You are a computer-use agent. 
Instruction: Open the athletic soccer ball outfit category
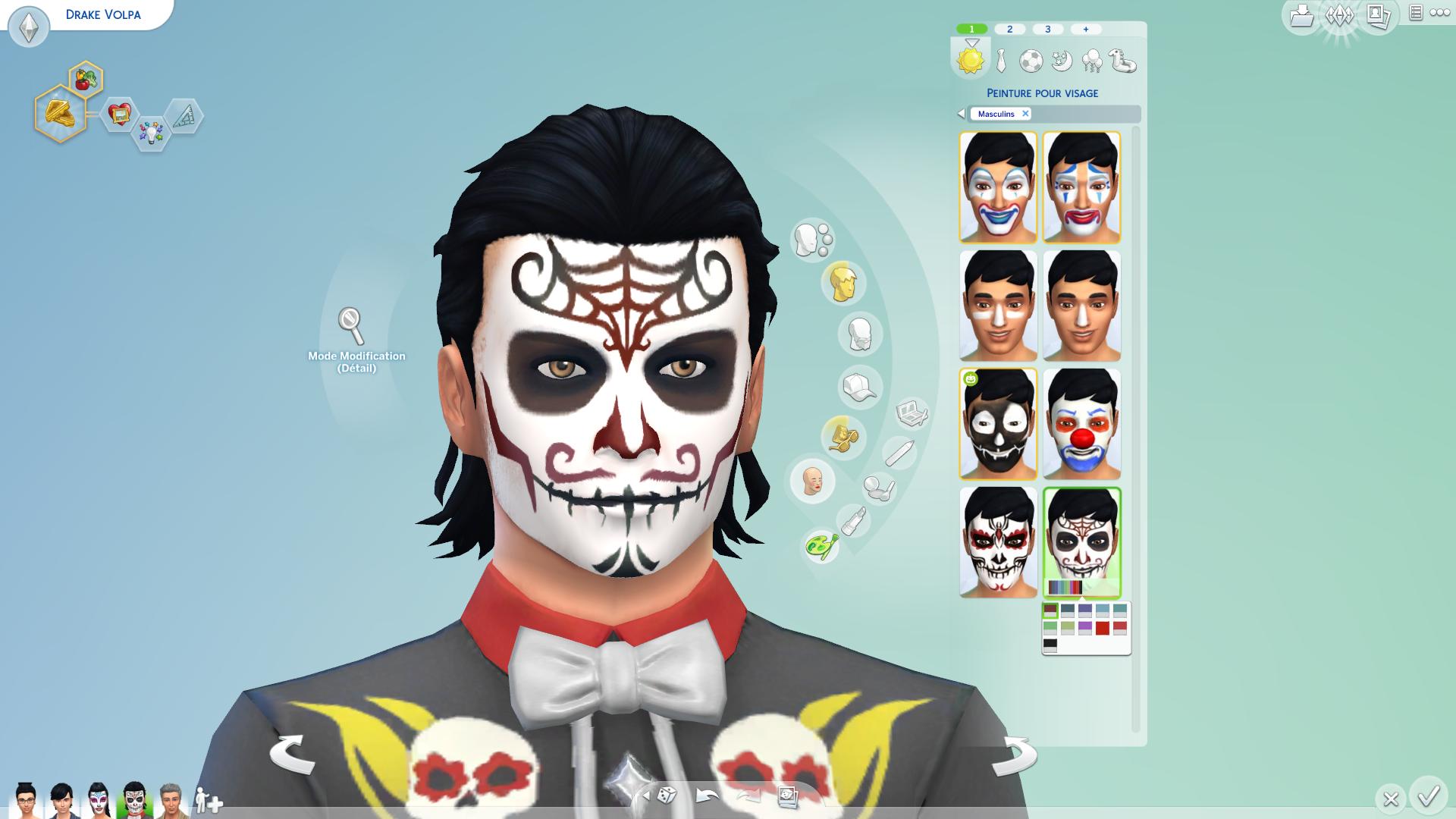coord(1031,61)
